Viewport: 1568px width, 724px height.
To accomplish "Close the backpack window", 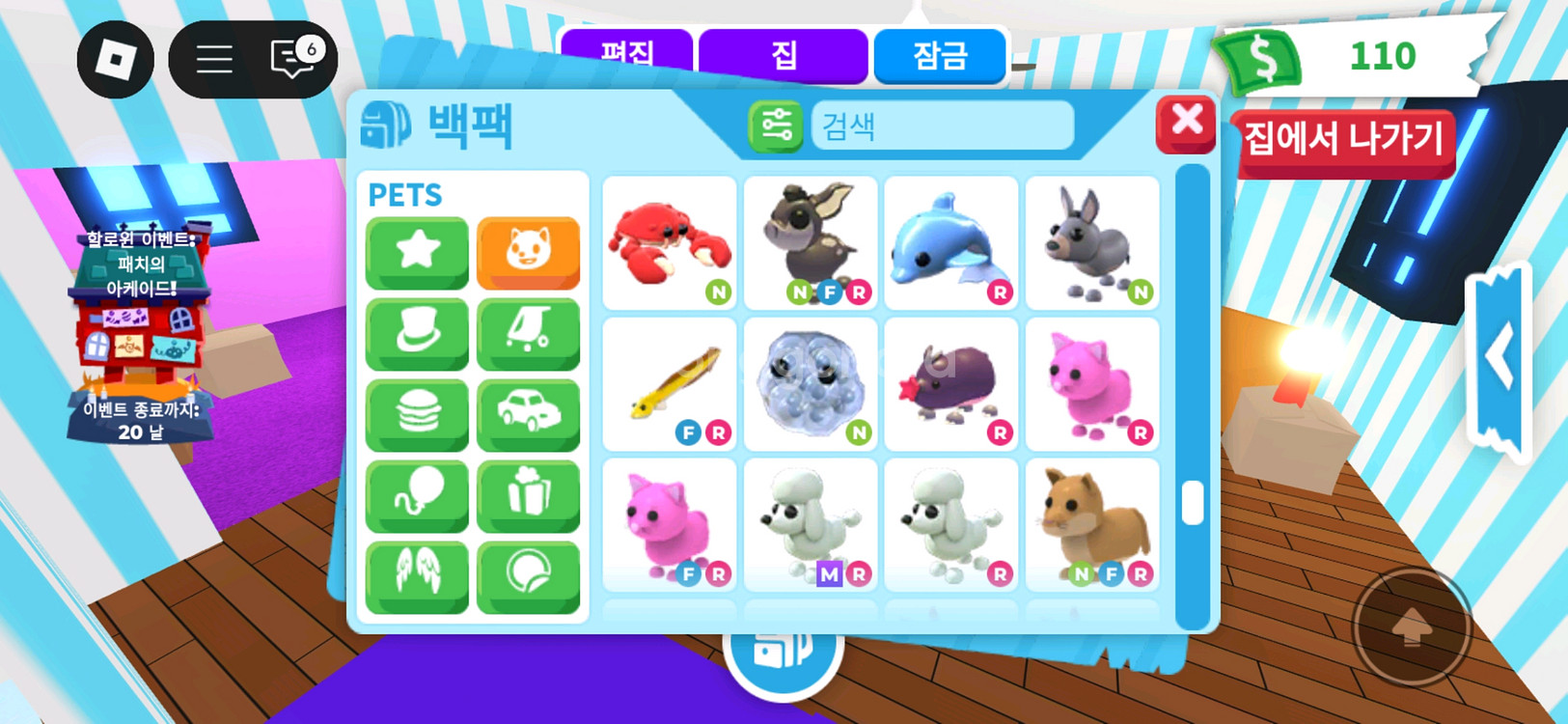I will [x=1186, y=124].
